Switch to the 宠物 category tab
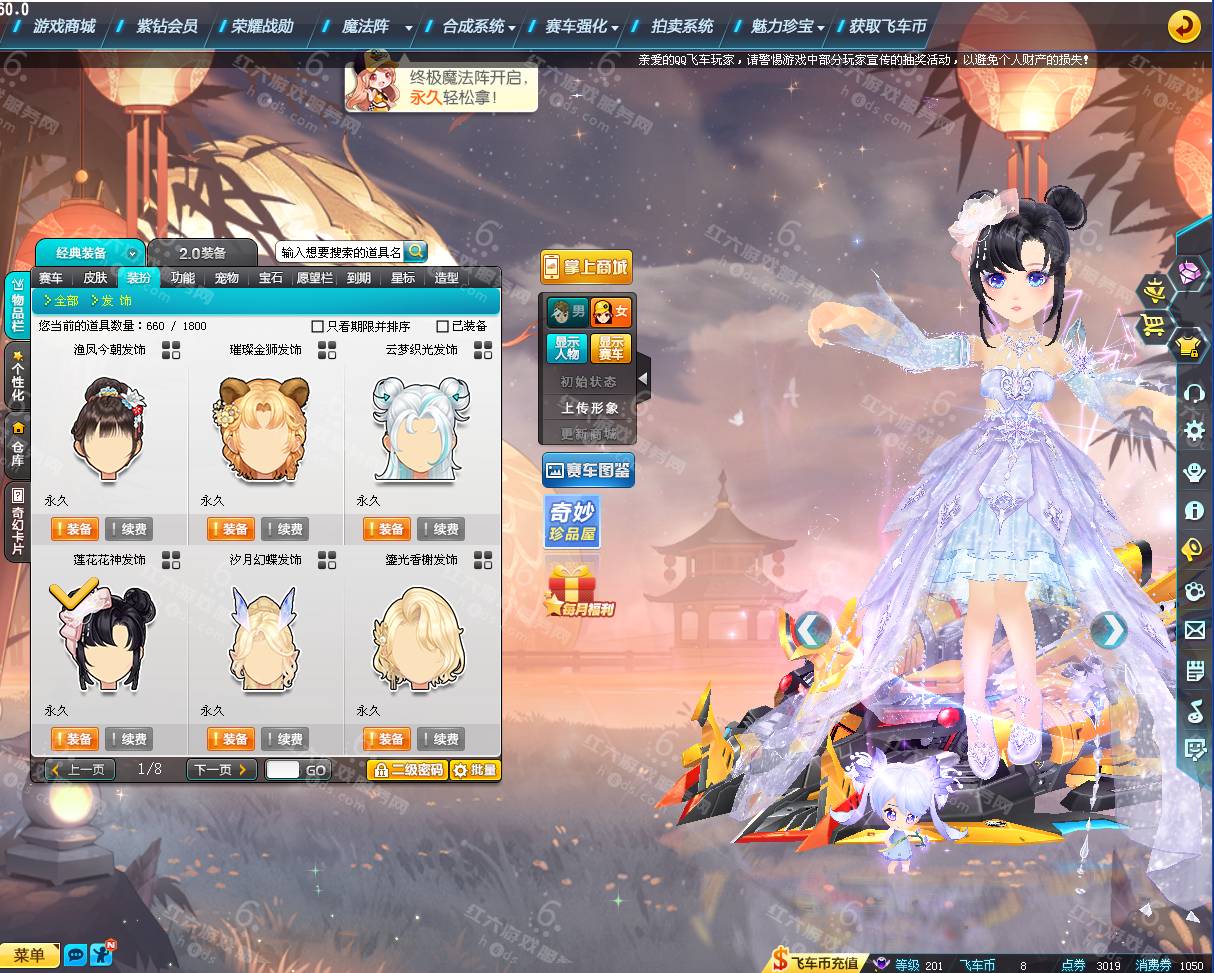 pos(227,278)
